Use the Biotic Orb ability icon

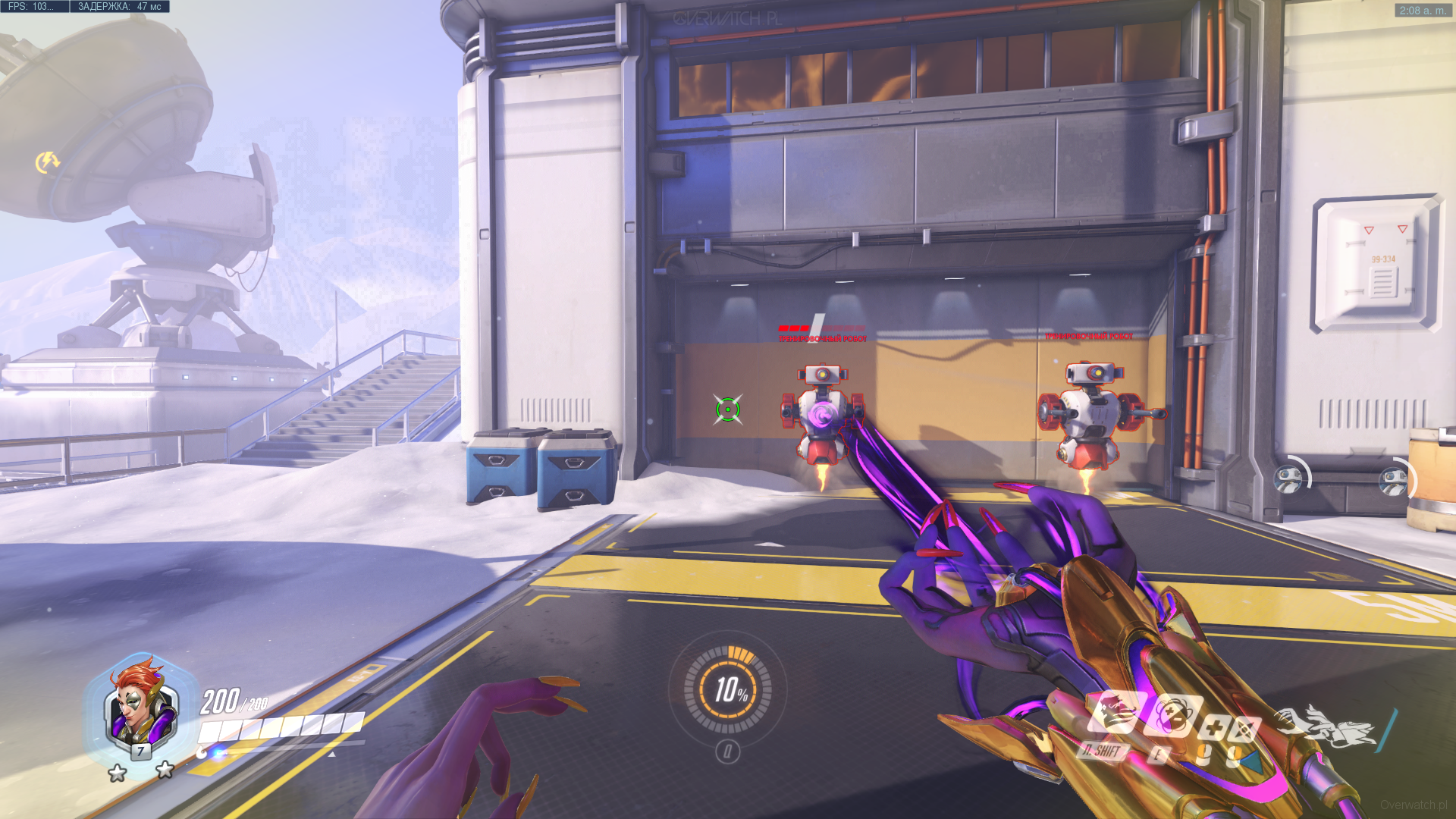point(1172,715)
